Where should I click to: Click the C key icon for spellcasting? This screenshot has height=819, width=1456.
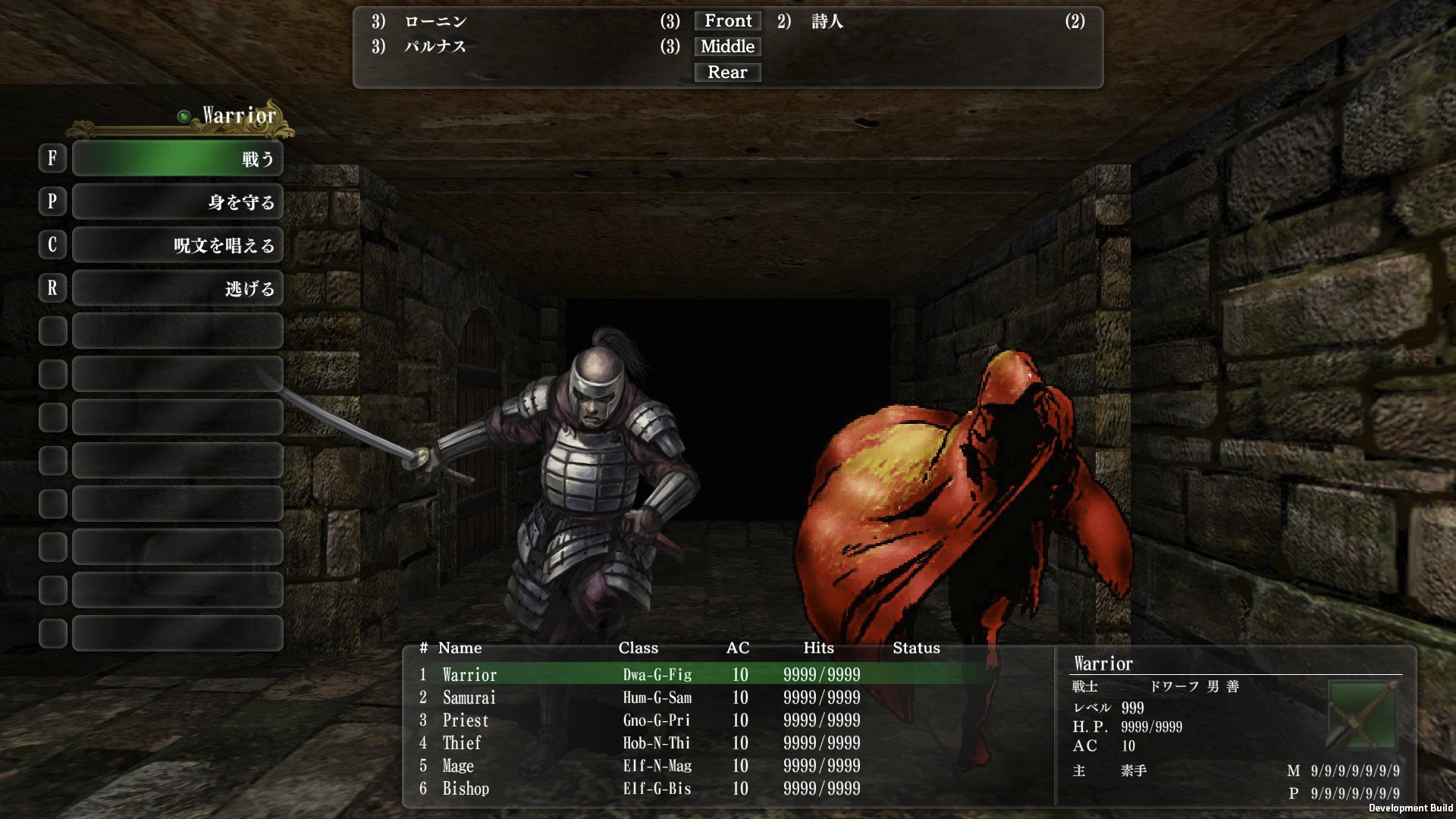click(52, 244)
